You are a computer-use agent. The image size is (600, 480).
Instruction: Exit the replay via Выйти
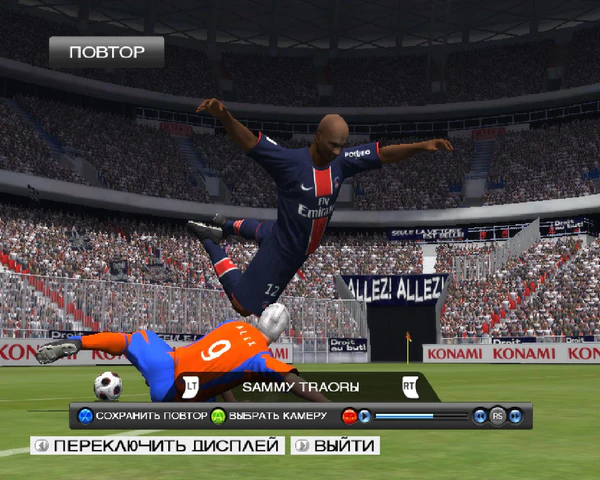[335, 445]
